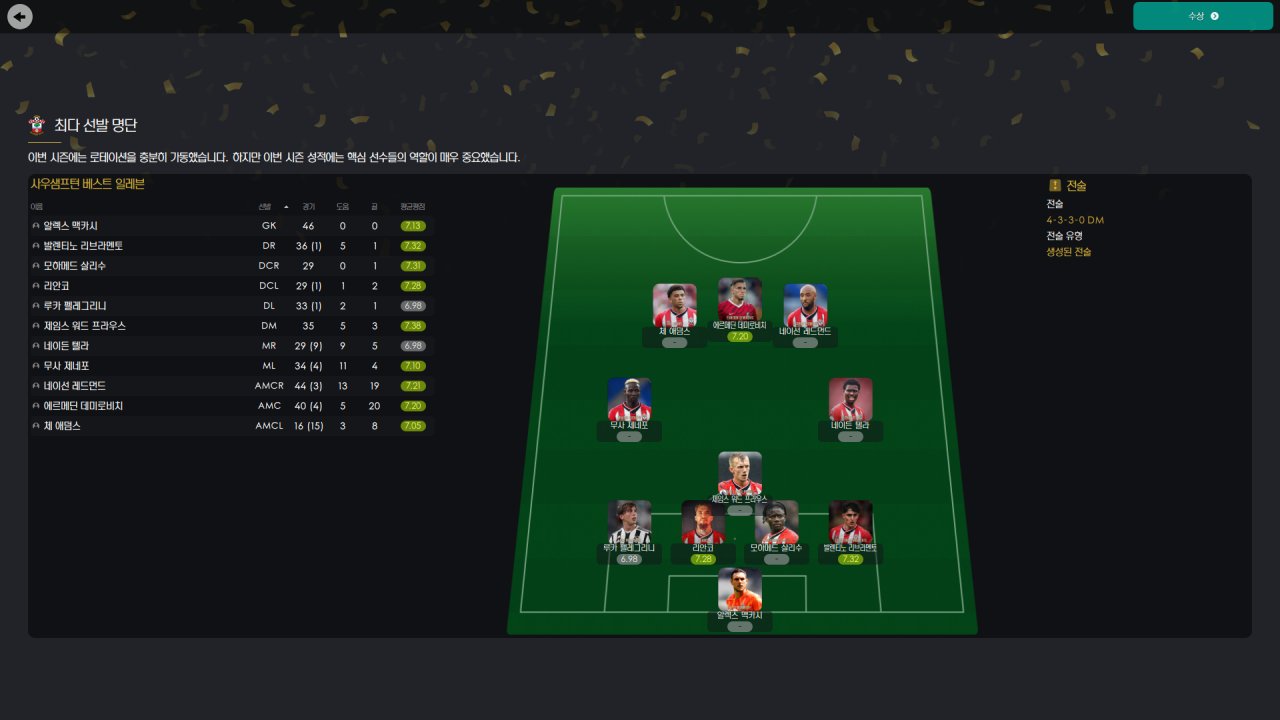Select 네이선 레드먼드's row in the table

[74, 386]
